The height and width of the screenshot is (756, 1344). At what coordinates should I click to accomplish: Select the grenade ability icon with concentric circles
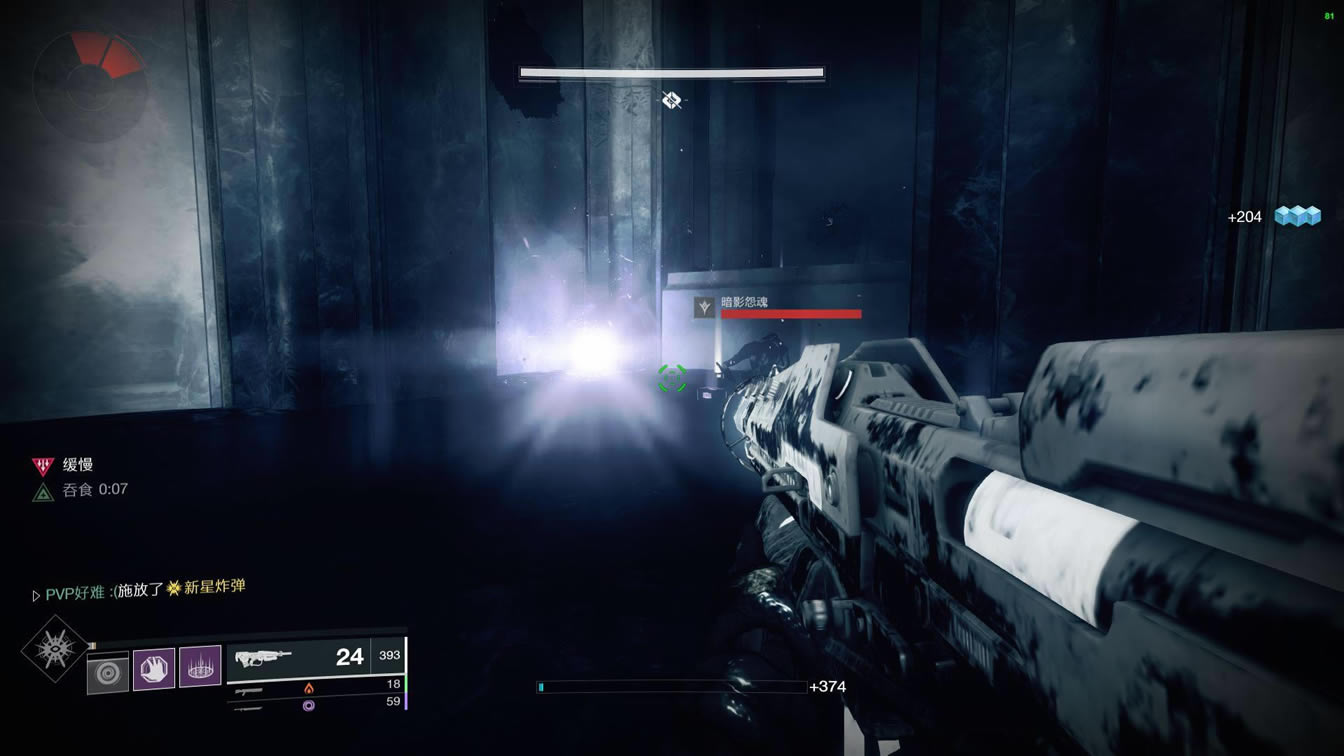pyautogui.click(x=108, y=670)
